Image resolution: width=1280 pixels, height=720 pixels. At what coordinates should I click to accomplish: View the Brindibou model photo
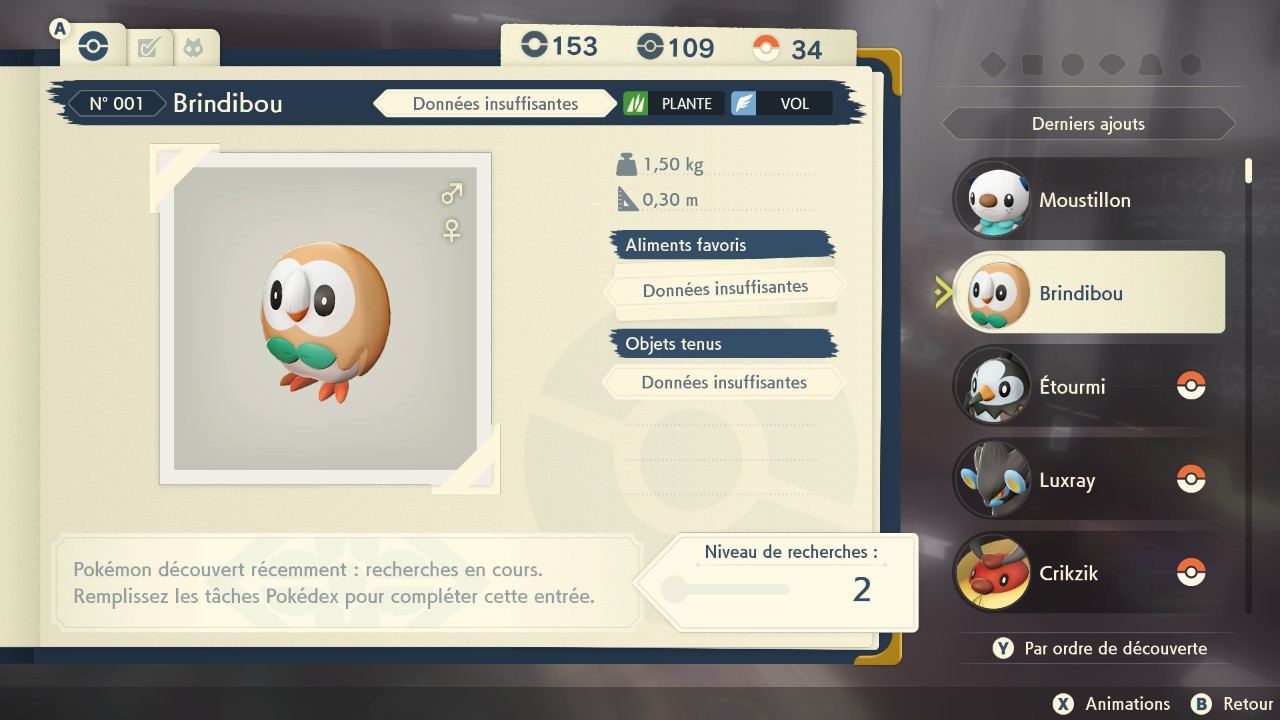(x=326, y=318)
